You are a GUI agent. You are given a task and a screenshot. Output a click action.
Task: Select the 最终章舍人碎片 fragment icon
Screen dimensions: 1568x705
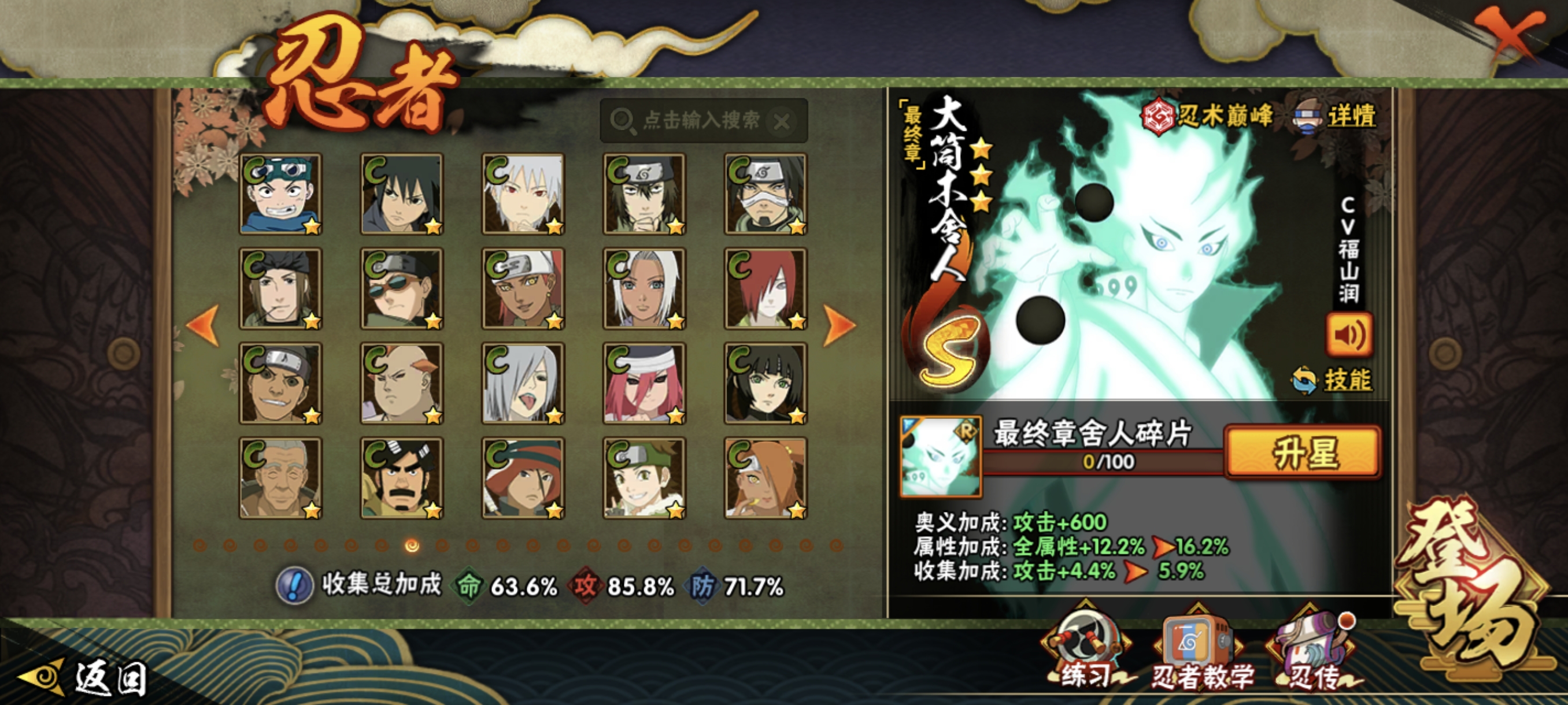coord(940,456)
